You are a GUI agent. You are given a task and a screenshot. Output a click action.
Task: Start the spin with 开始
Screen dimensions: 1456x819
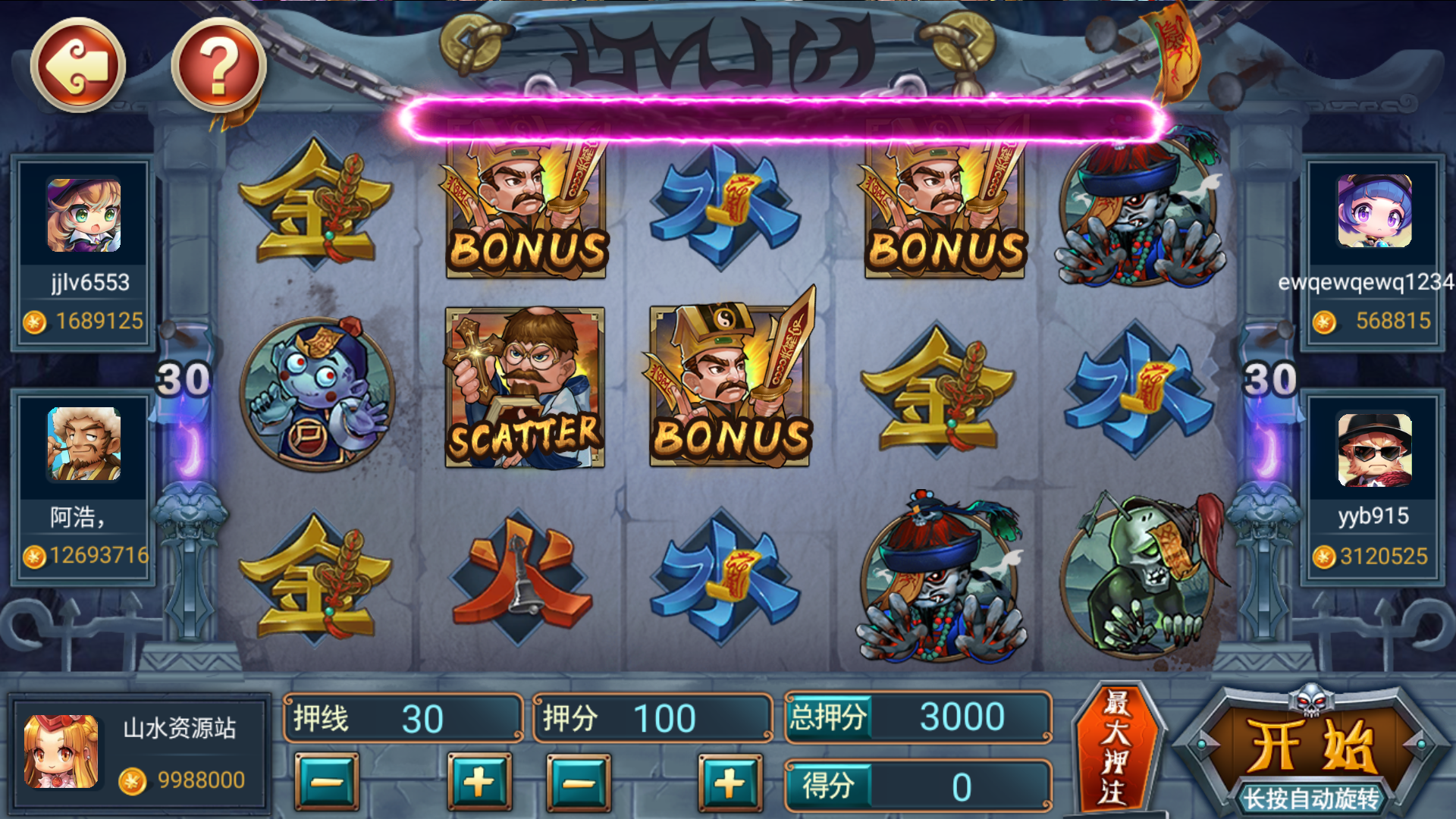tap(1311, 747)
